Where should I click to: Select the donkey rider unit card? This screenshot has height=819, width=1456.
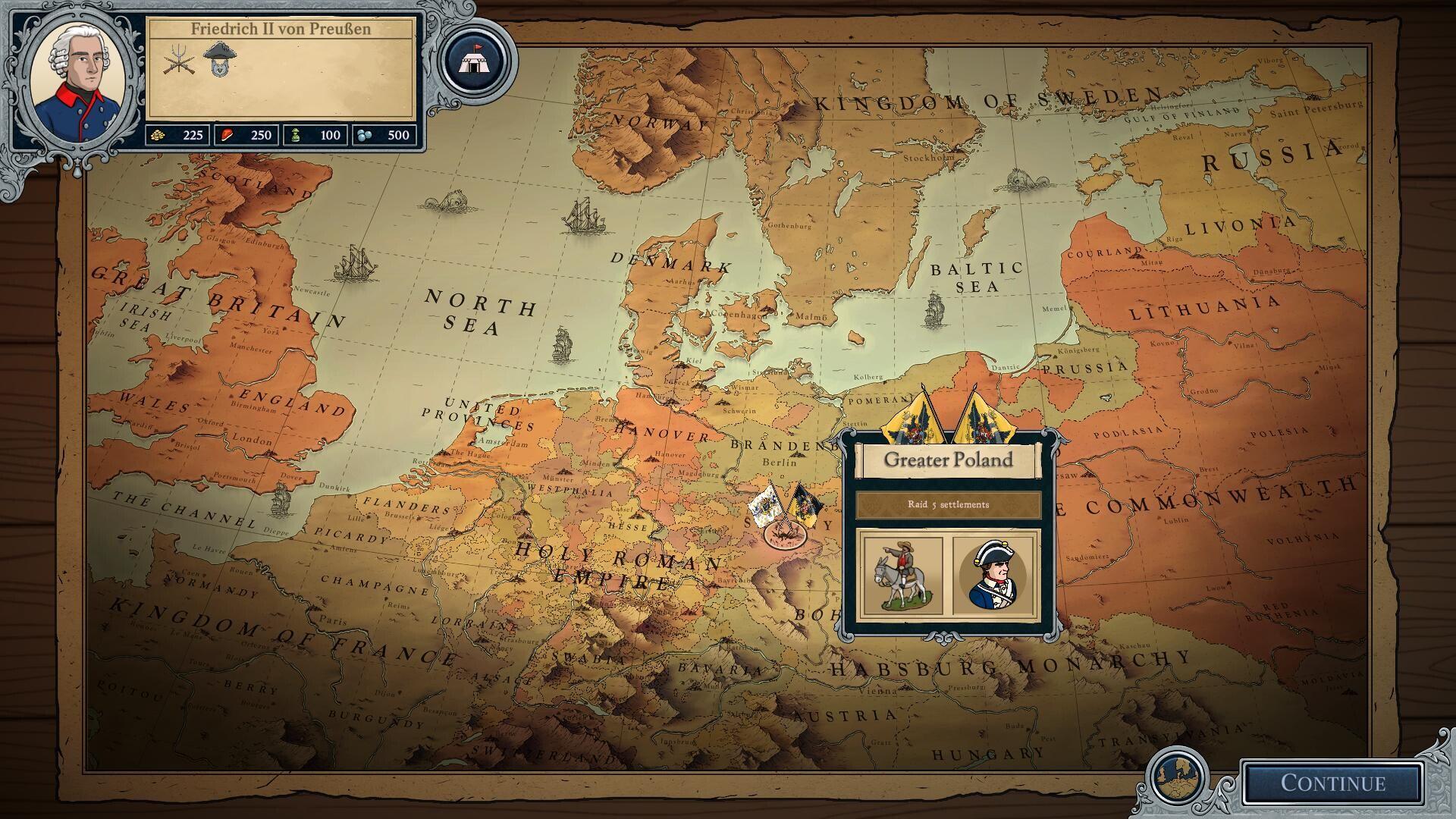(902, 575)
